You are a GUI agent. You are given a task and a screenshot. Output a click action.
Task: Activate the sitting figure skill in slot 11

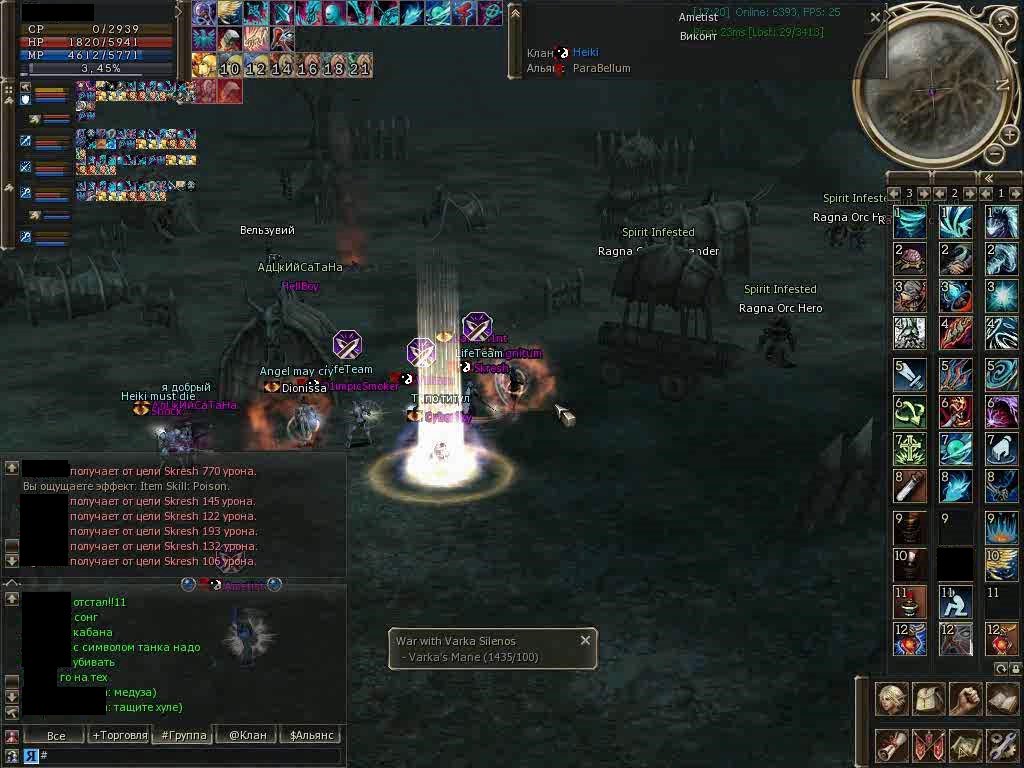point(955,602)
